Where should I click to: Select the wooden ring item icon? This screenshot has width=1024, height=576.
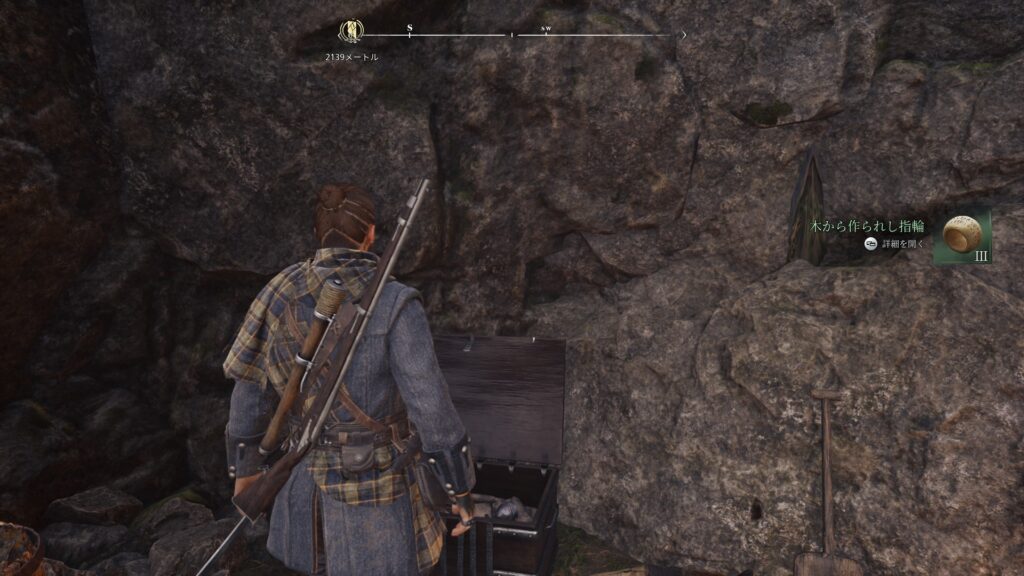[x=961, y=235]
